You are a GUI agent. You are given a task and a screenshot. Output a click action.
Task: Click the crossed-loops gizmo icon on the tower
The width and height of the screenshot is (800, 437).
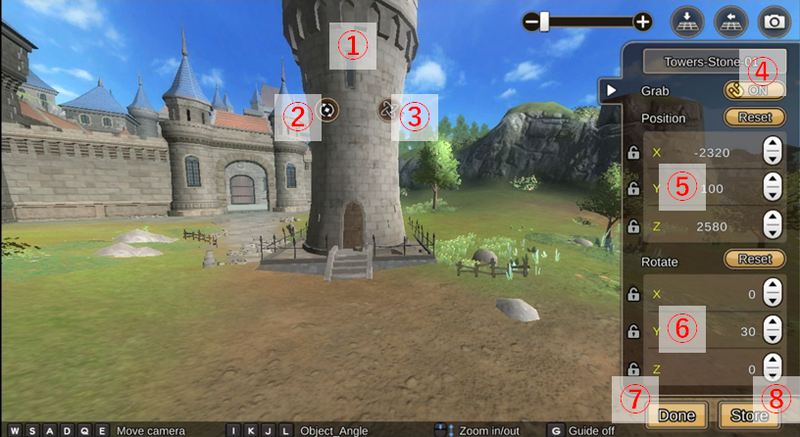387,108
